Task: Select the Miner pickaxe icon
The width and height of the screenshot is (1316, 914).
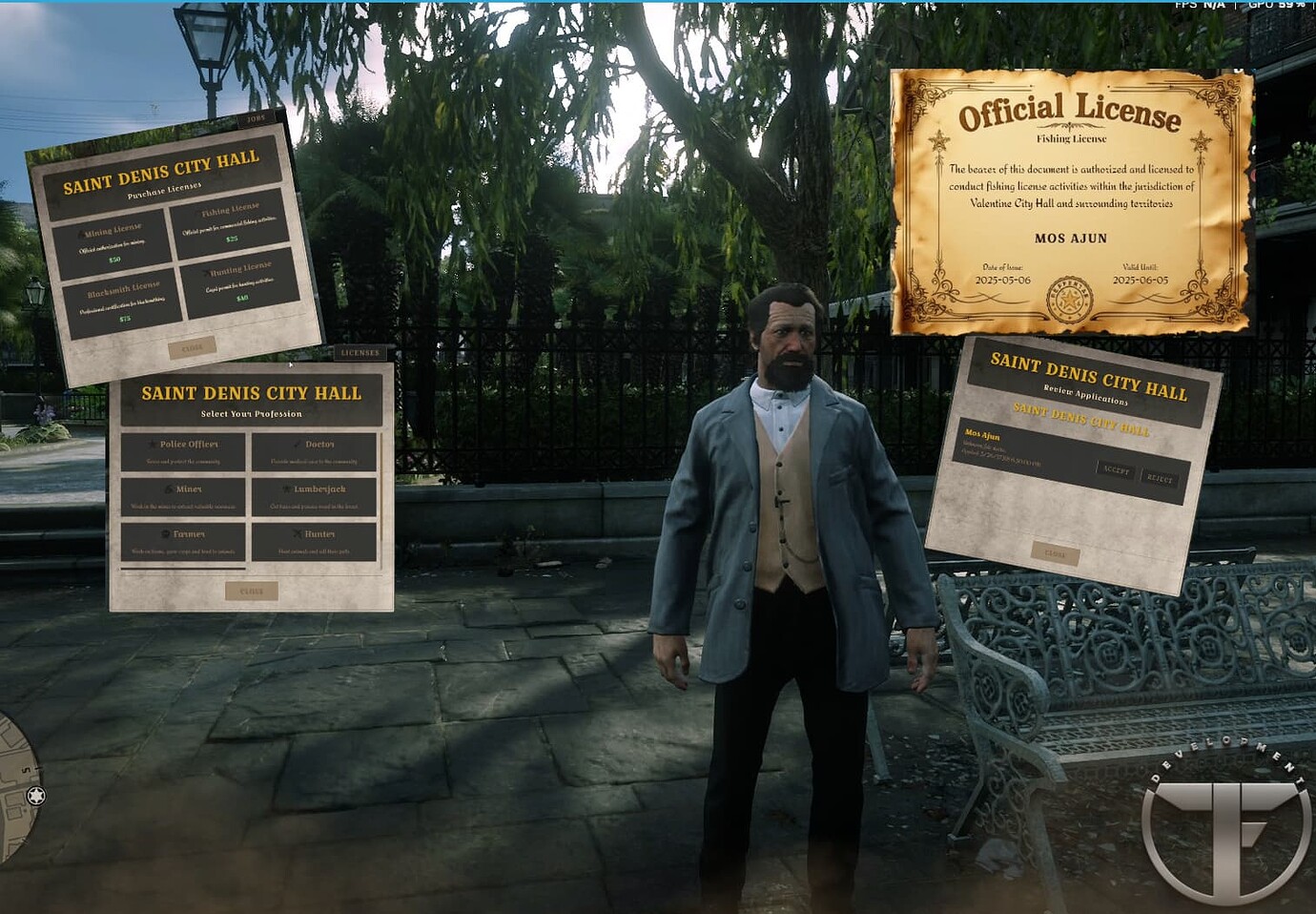Action: [168, 488]
